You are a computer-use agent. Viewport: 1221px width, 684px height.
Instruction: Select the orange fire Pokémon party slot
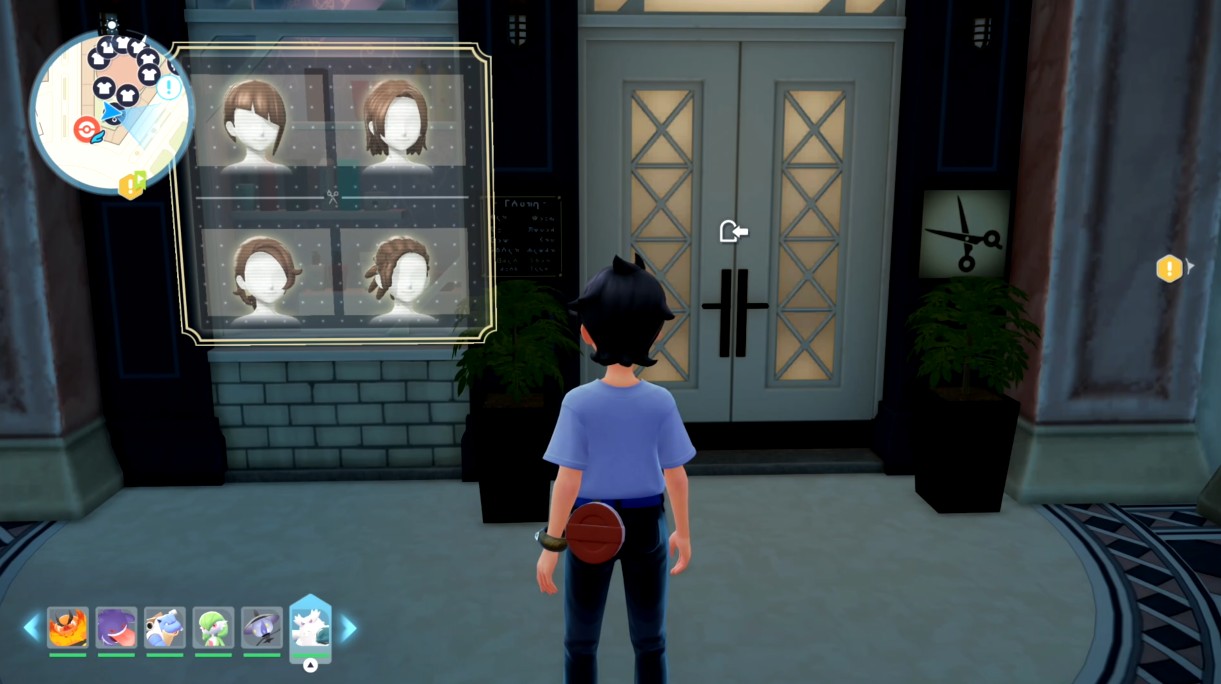click(68, 628)
